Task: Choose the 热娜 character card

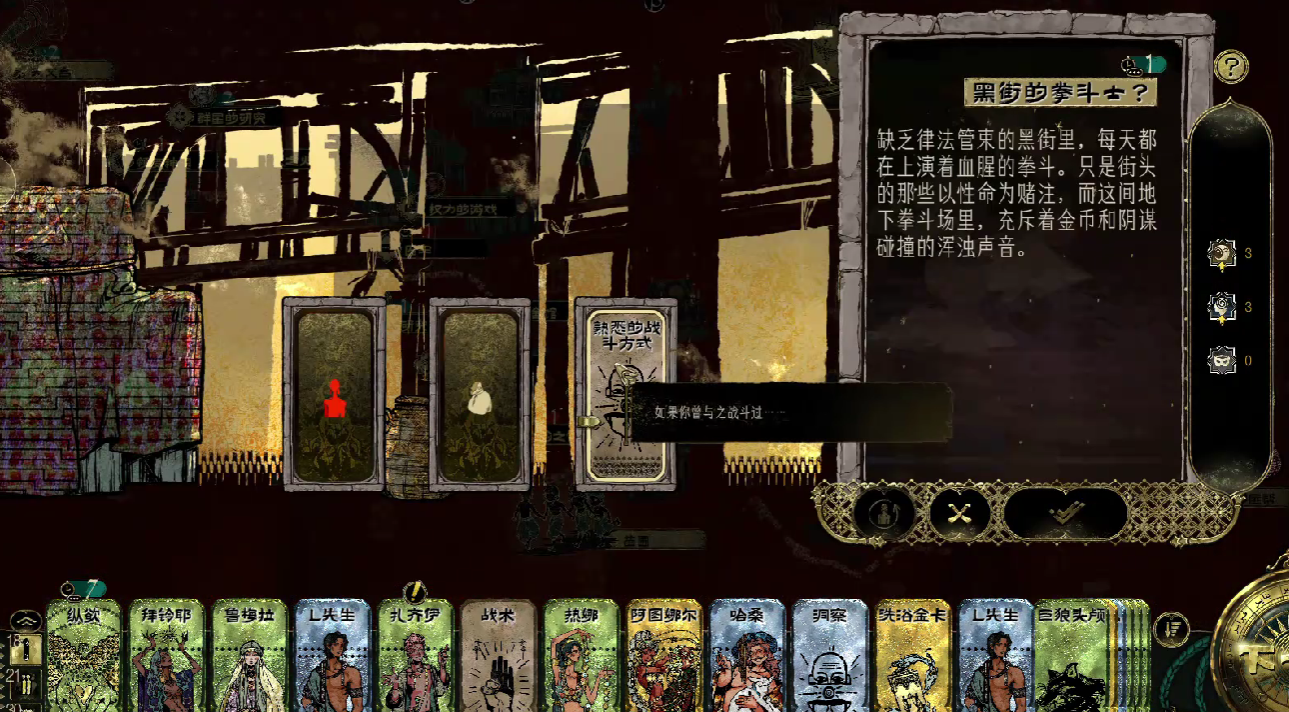Action: (582, 656)
